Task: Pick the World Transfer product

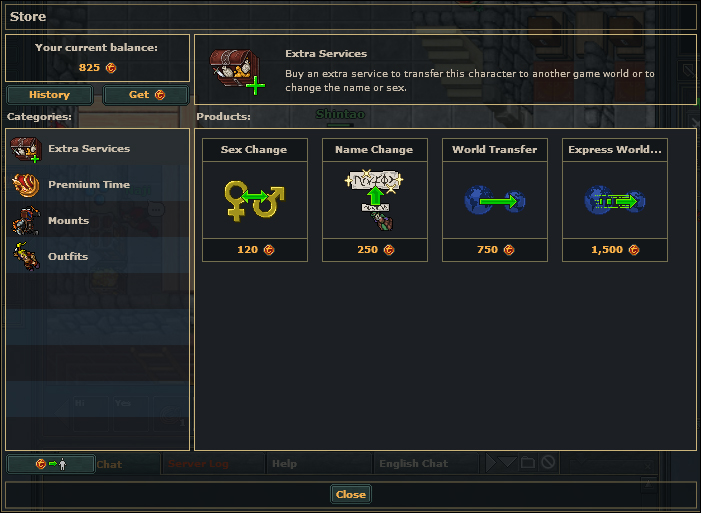Action: pyautogui.click(x=494, y=200)
